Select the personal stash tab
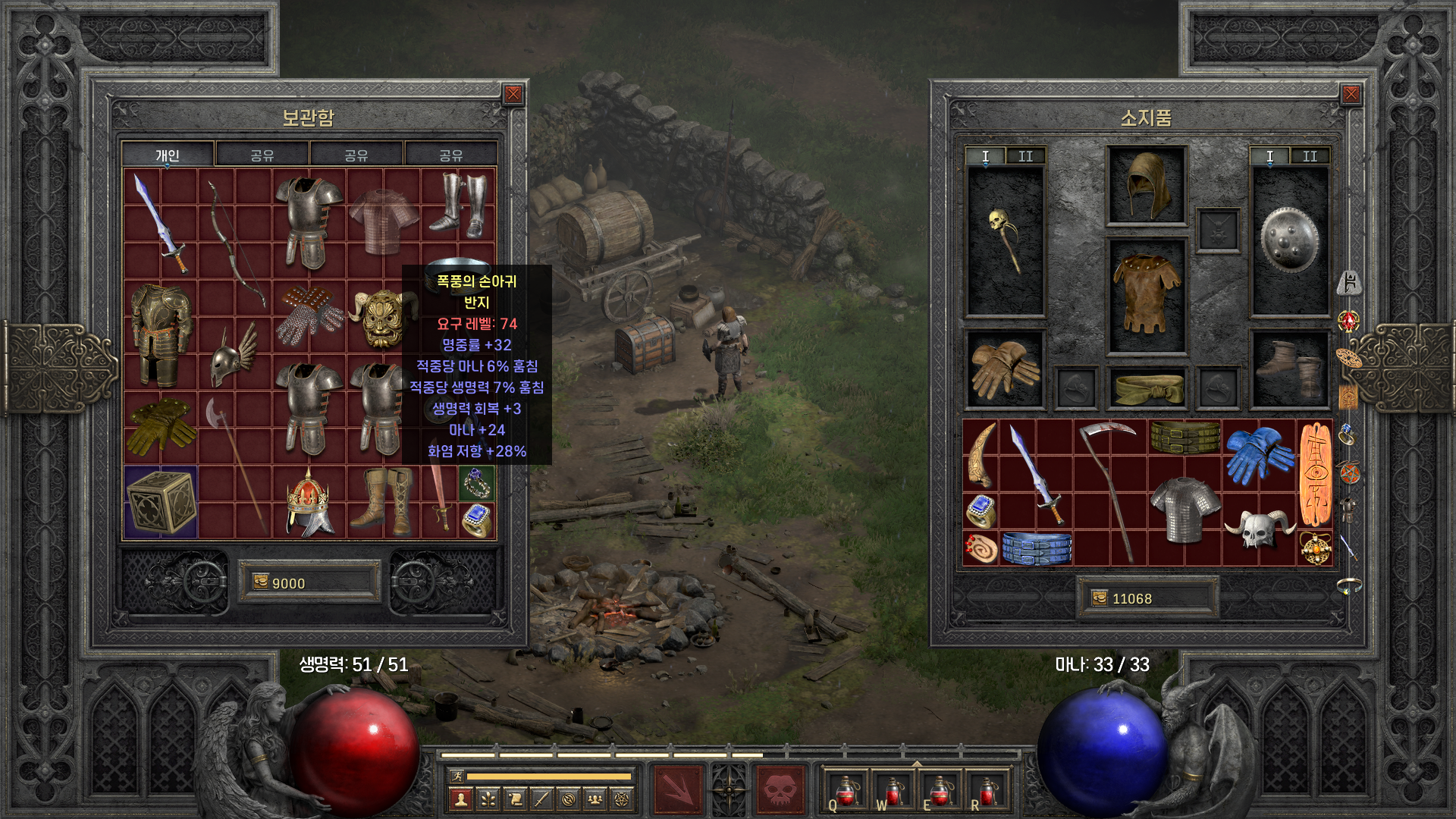This screenshot has height=819, width=1456. tap(168, 155)
